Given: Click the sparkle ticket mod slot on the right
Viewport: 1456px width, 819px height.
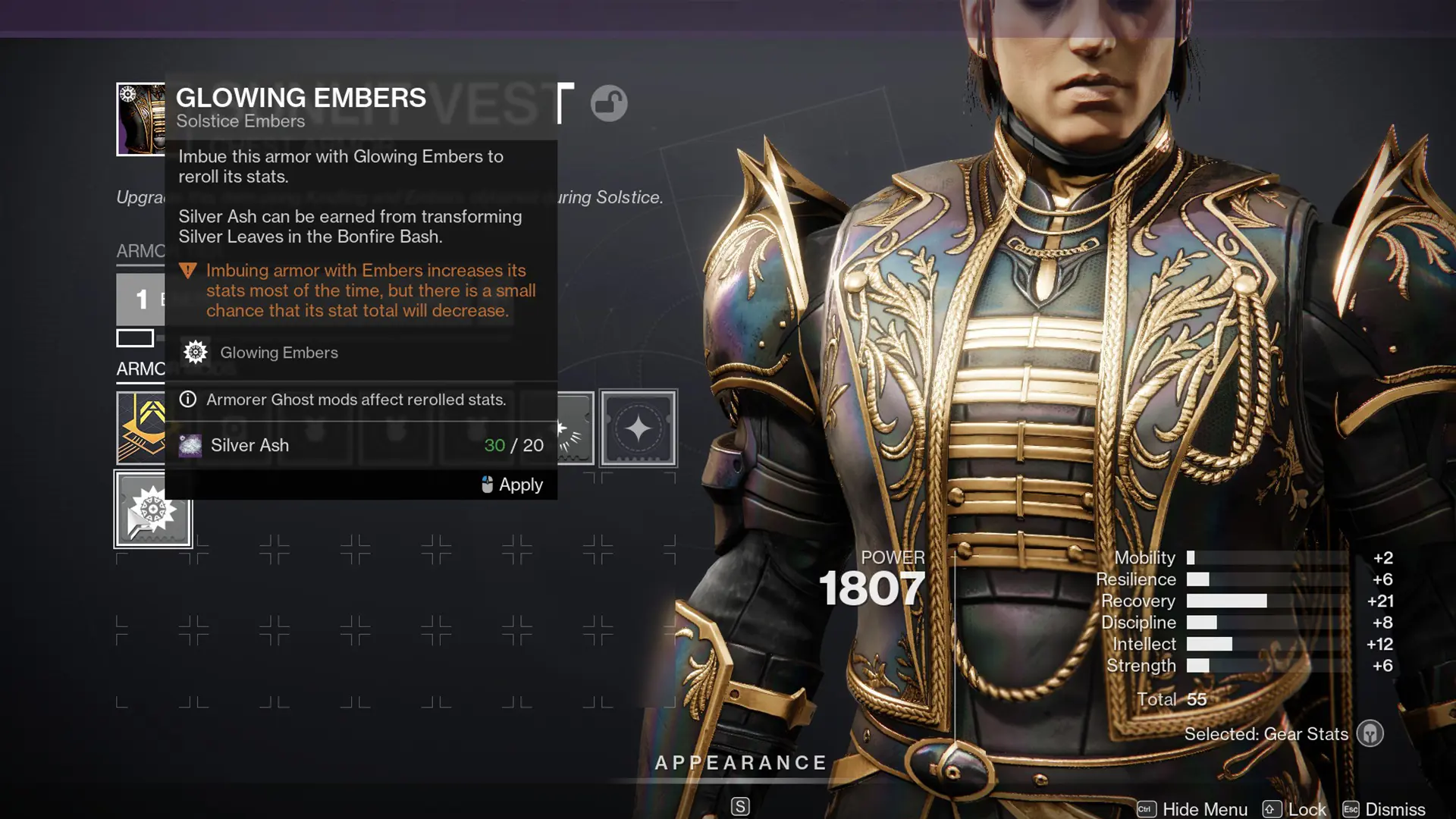Looking at the screenshot, I should 637,427.
